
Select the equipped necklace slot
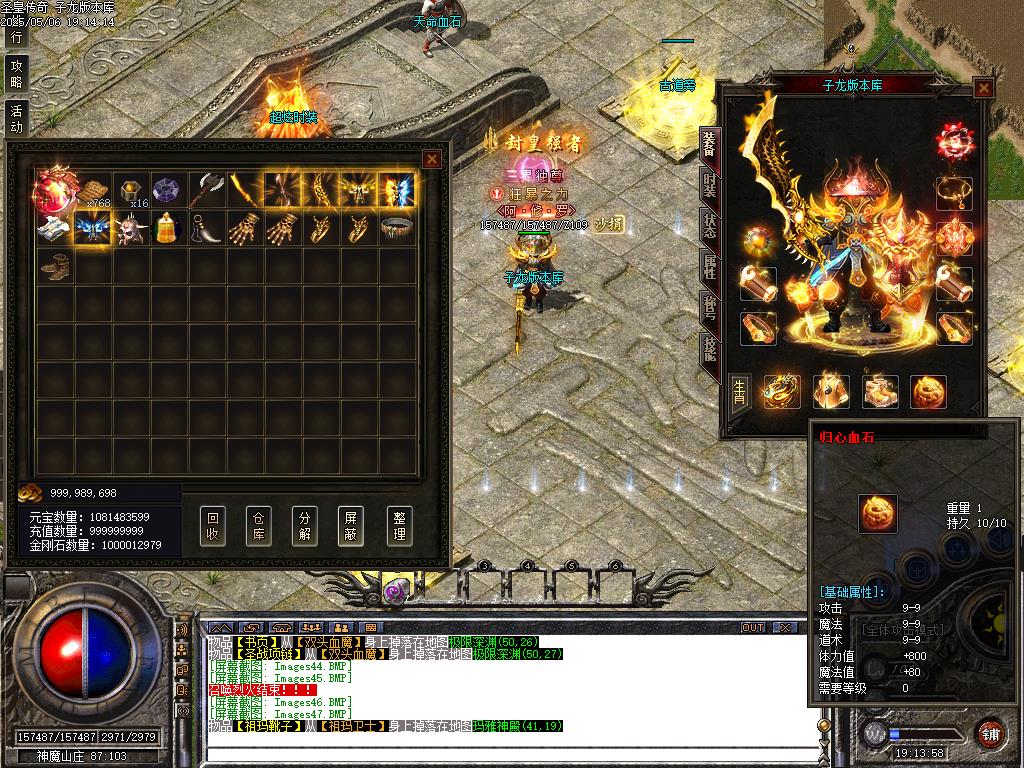(x=954, y=192)
